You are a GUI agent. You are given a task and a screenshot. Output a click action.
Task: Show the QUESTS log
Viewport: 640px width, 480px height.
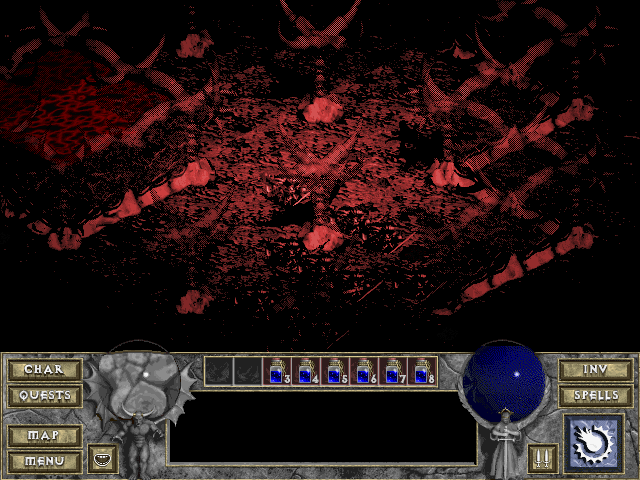tap(44, 396)
